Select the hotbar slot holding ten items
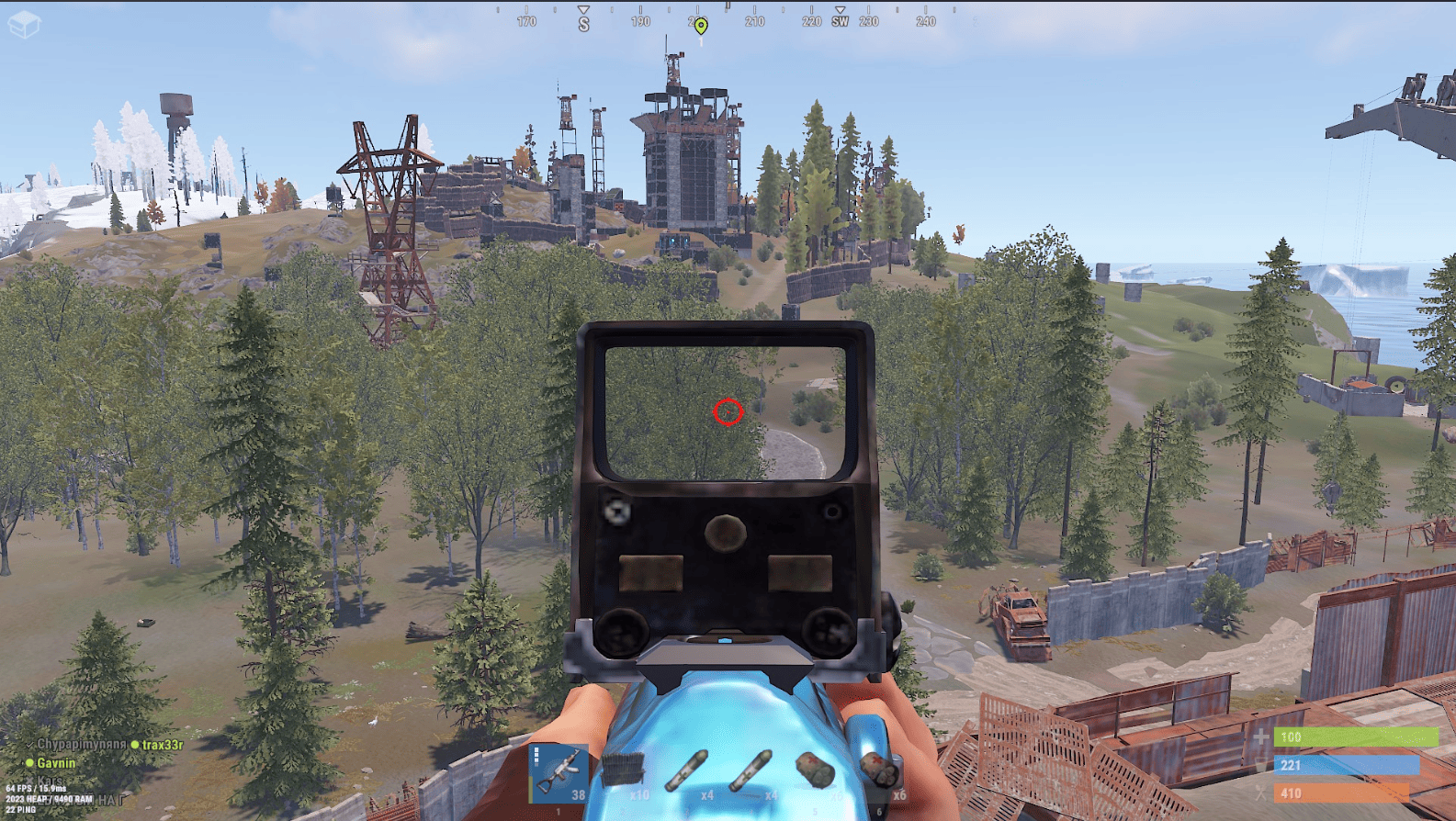Image resolution: width=1456 pixels, height=821 pixels. click(624, 773)
